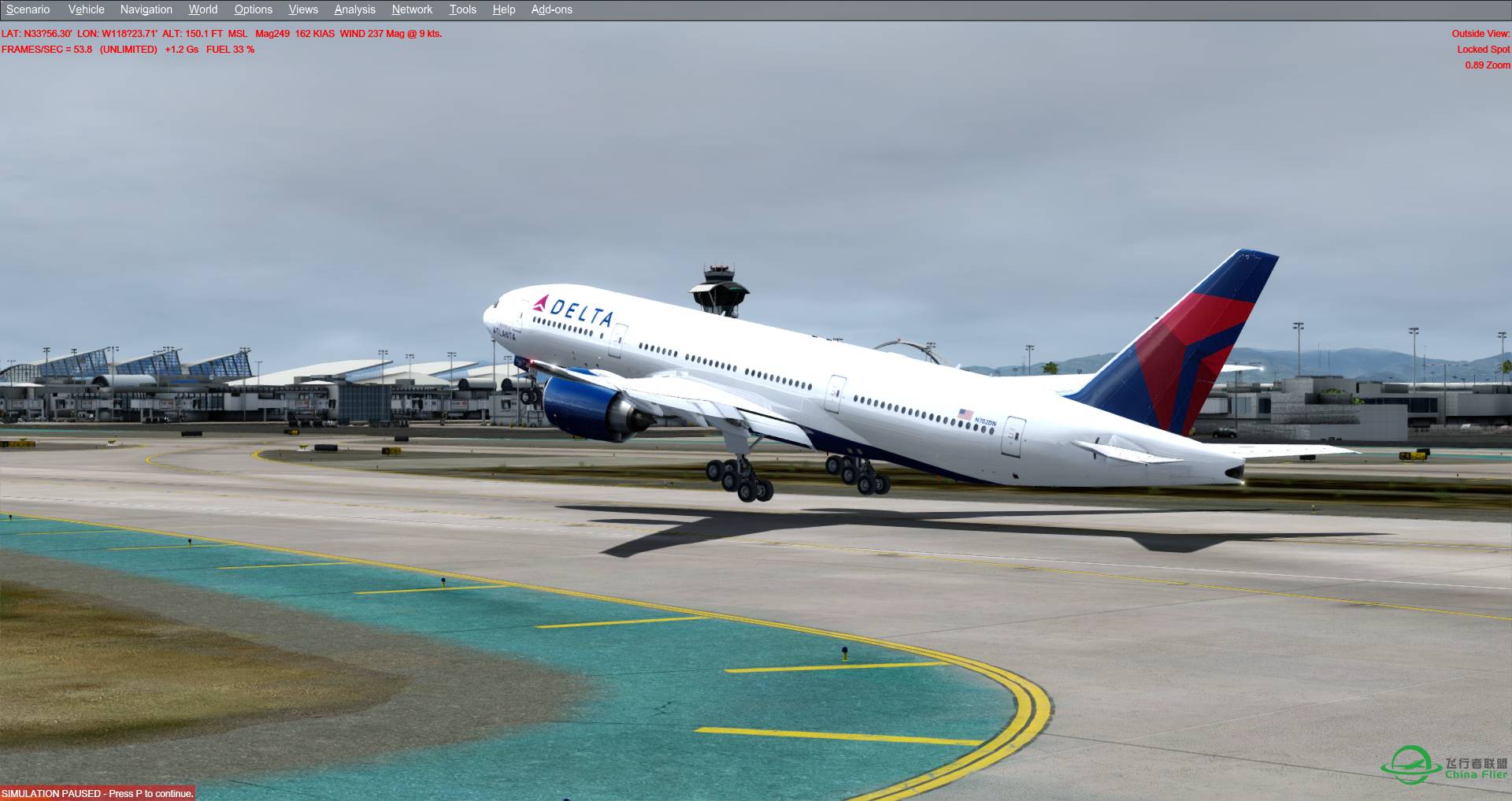Open the Options menu
1512x801 pixels.
tap(253, 9)
